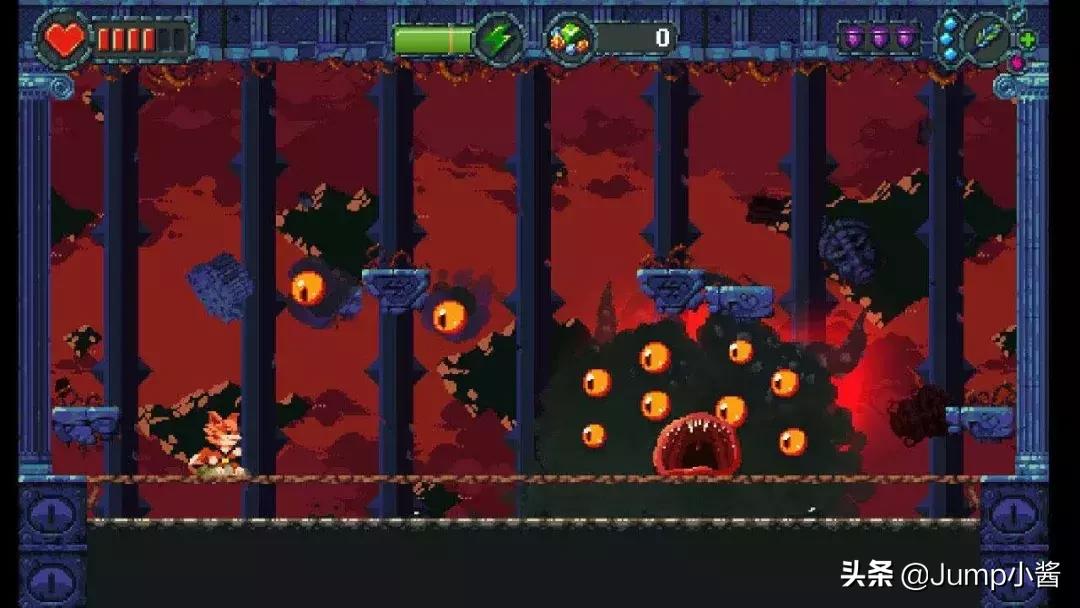Click the red heart health icon

[66, 39]
